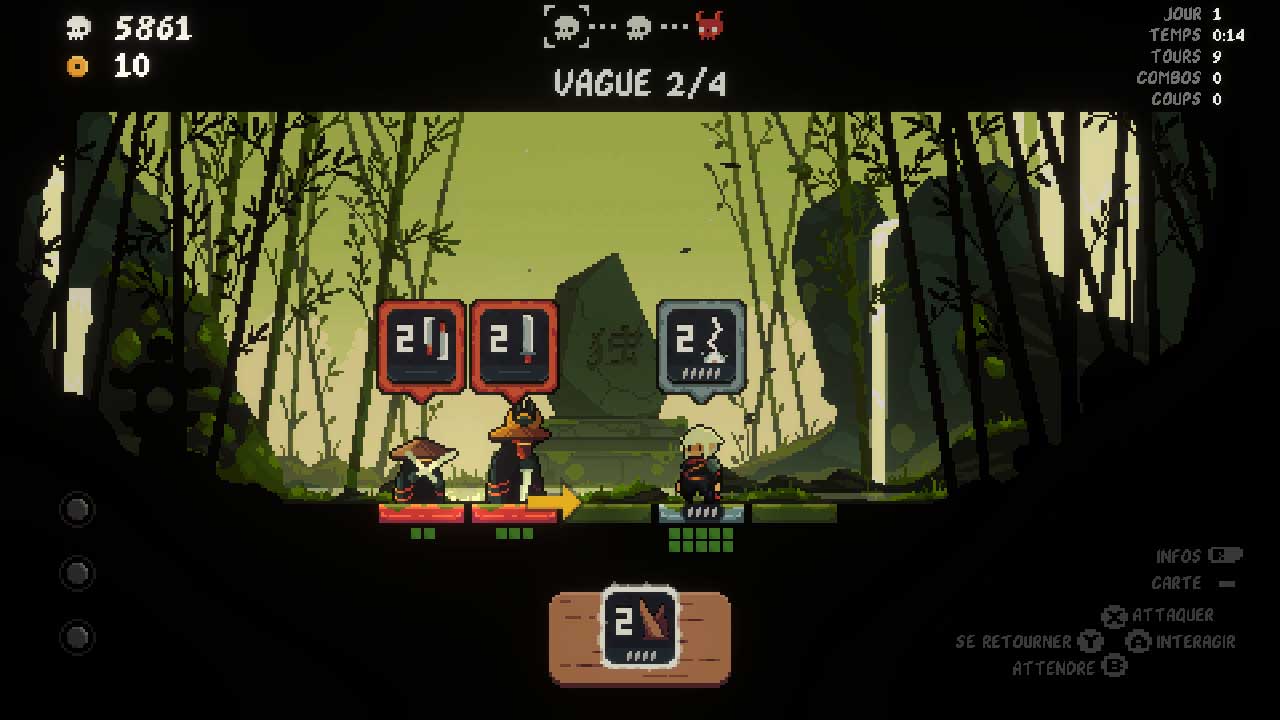Click the attack tile card at the bottom

pyautogui.click(x=638, y=625)
